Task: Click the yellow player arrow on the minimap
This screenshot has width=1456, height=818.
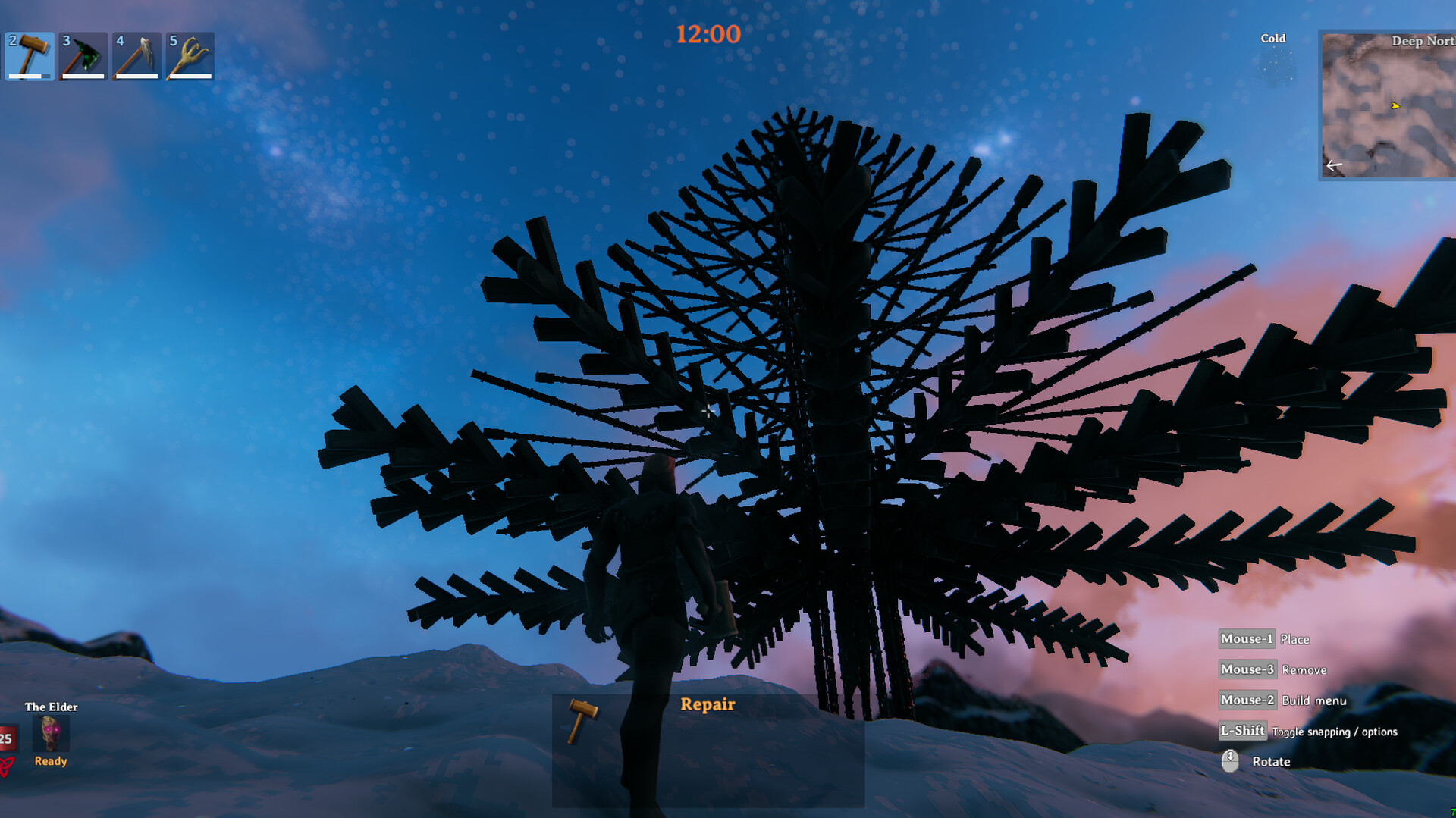Action: tap(1395, 107)
